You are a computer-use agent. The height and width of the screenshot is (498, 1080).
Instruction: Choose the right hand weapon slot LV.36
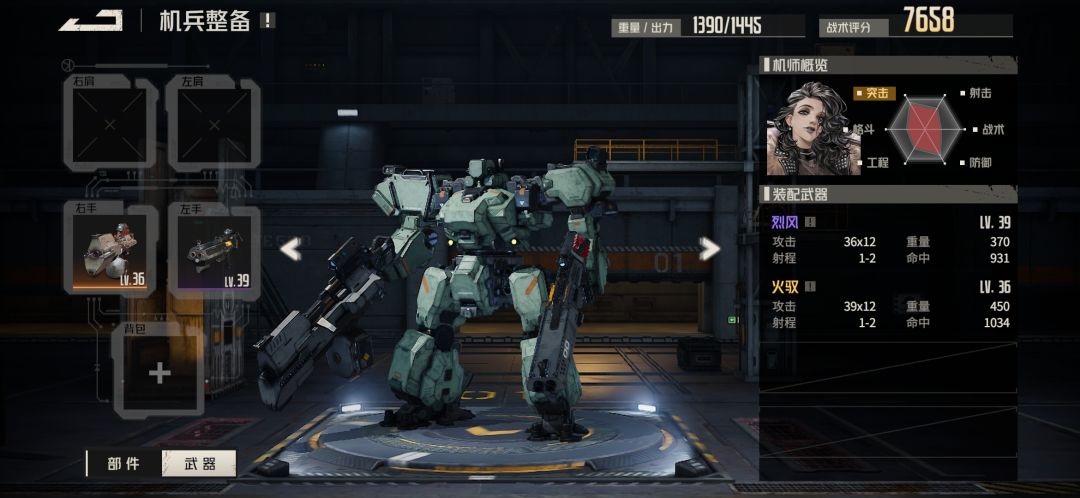point(110,250)
